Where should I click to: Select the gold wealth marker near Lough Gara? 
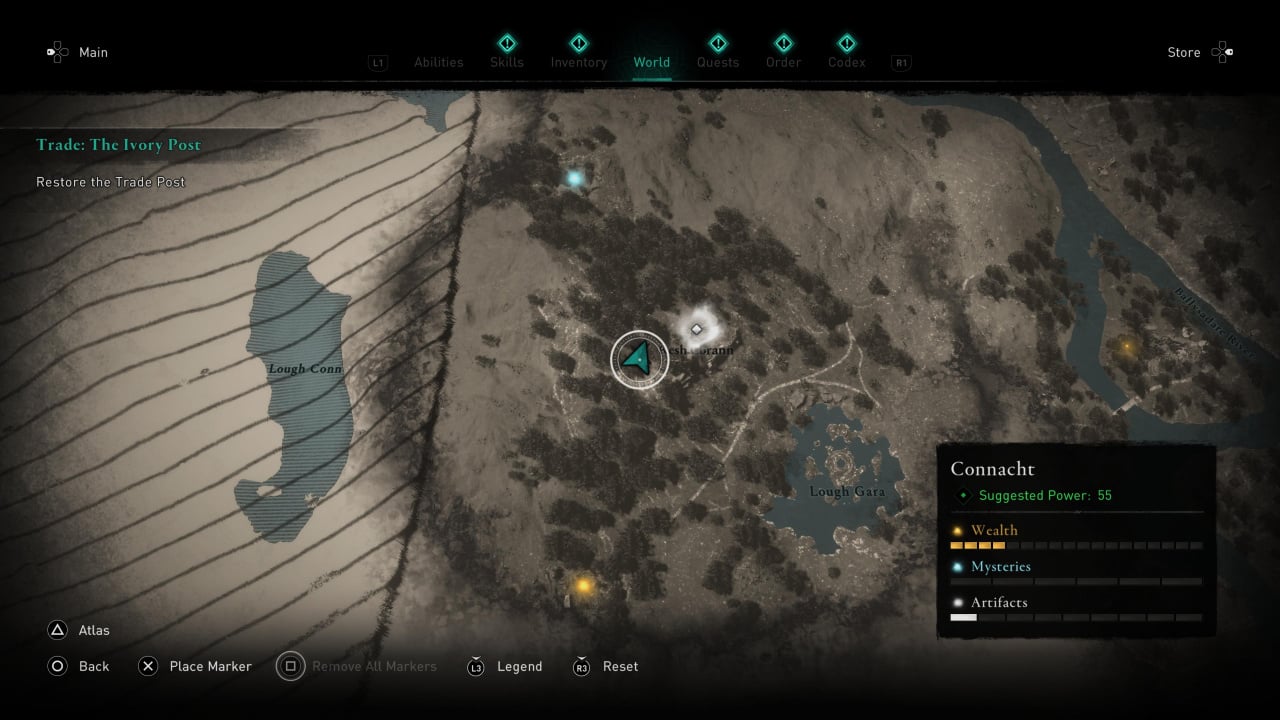click(x=583, y=585)
